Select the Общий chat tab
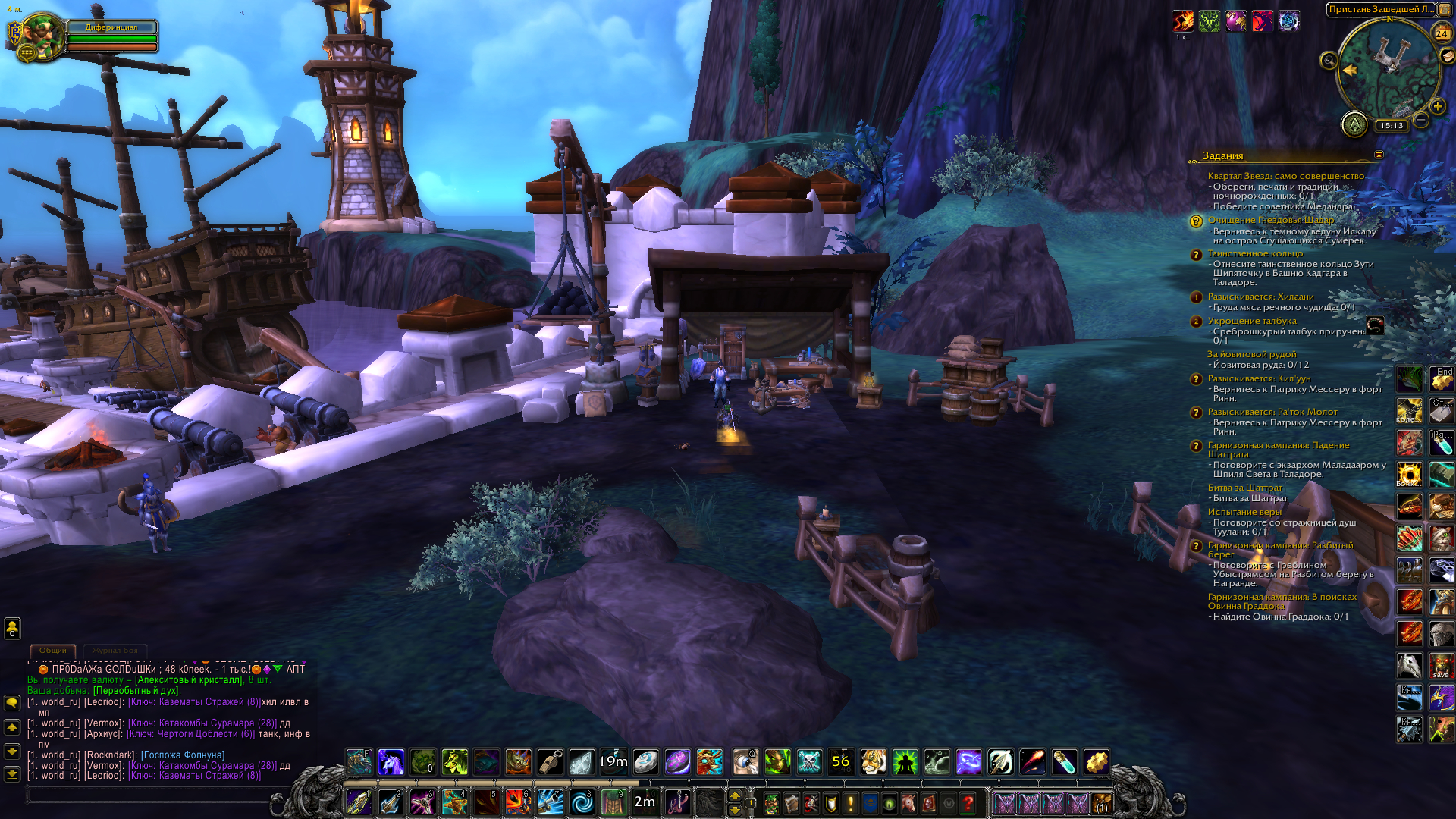Screen dimensions: 1456x819 click(53, 651)
